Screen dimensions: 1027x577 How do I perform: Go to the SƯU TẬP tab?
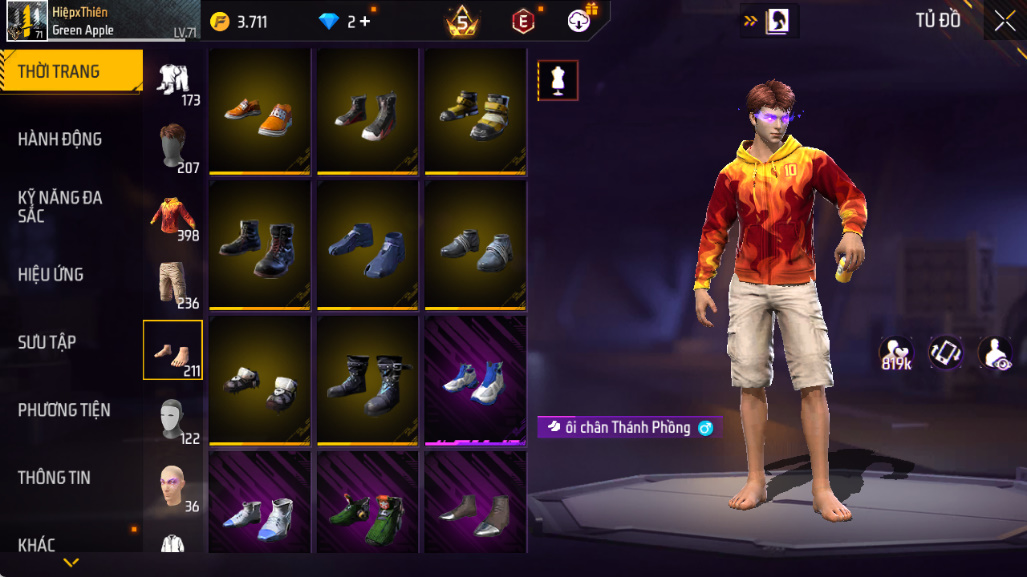[47, 342]
